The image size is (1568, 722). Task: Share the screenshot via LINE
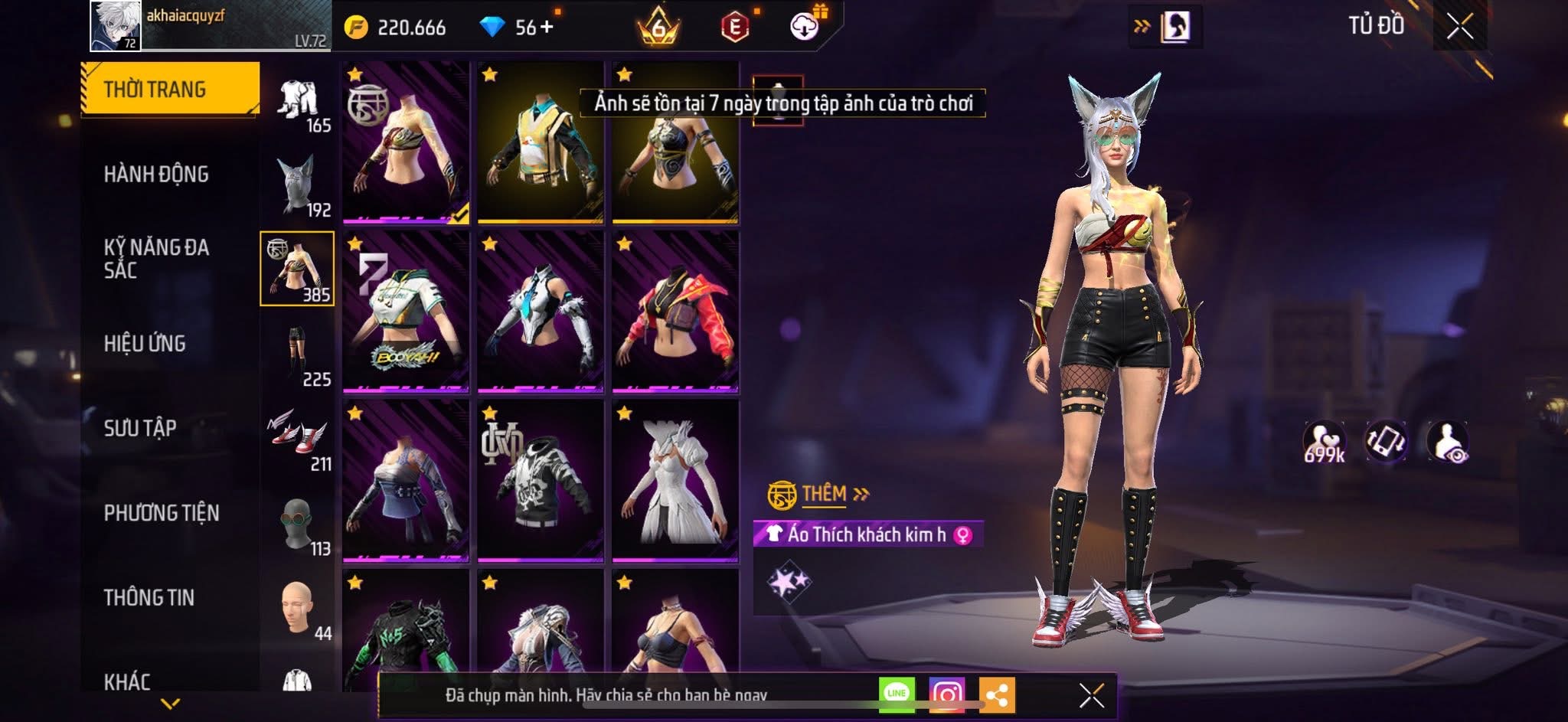897,694
